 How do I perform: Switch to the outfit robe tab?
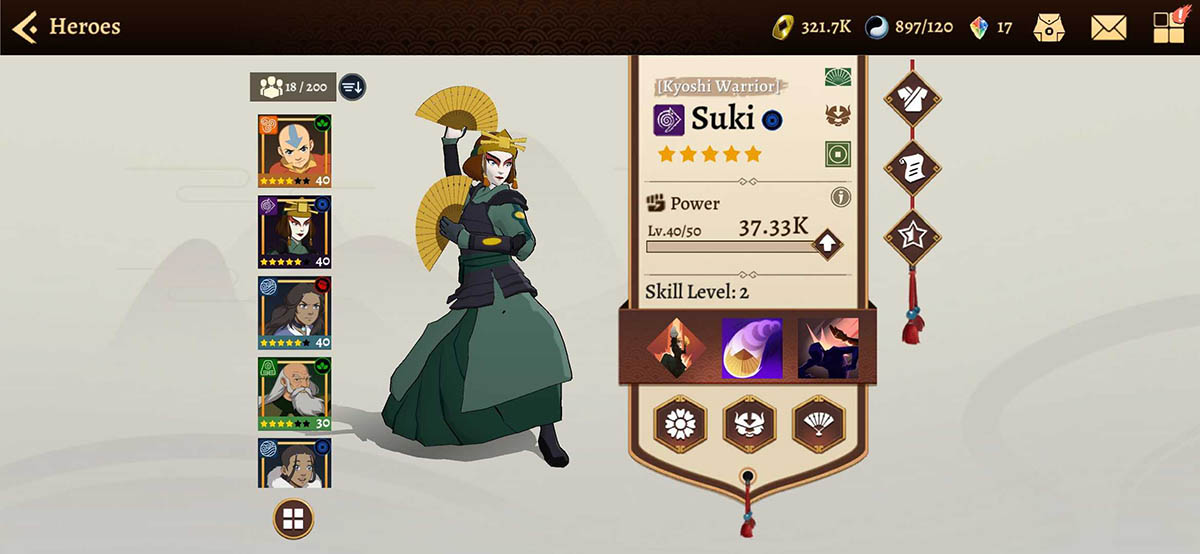point(911,97)
